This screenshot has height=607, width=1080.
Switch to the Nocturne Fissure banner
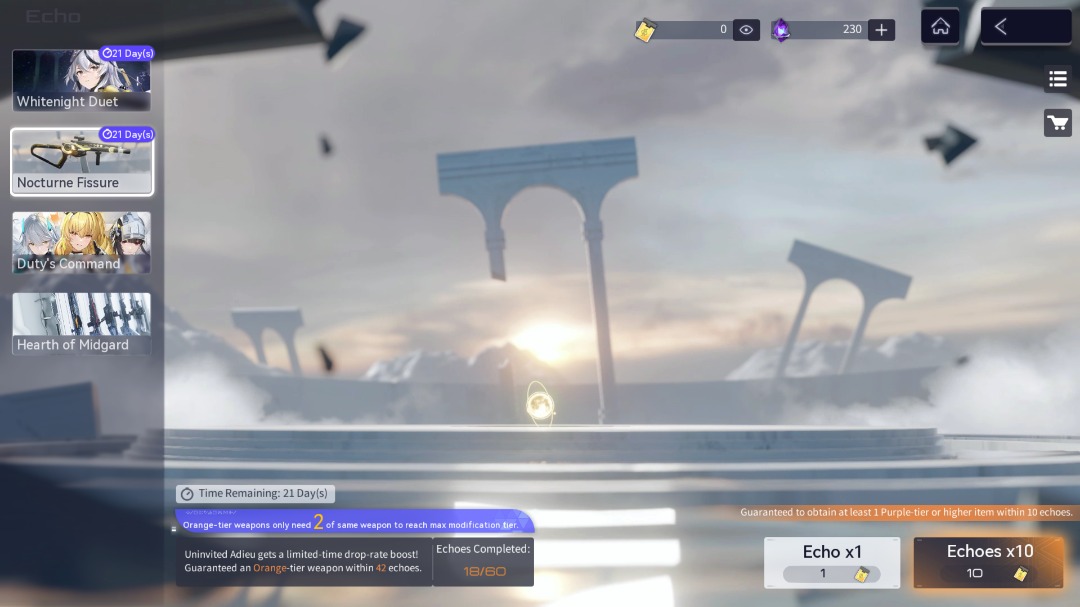point(81,161)
